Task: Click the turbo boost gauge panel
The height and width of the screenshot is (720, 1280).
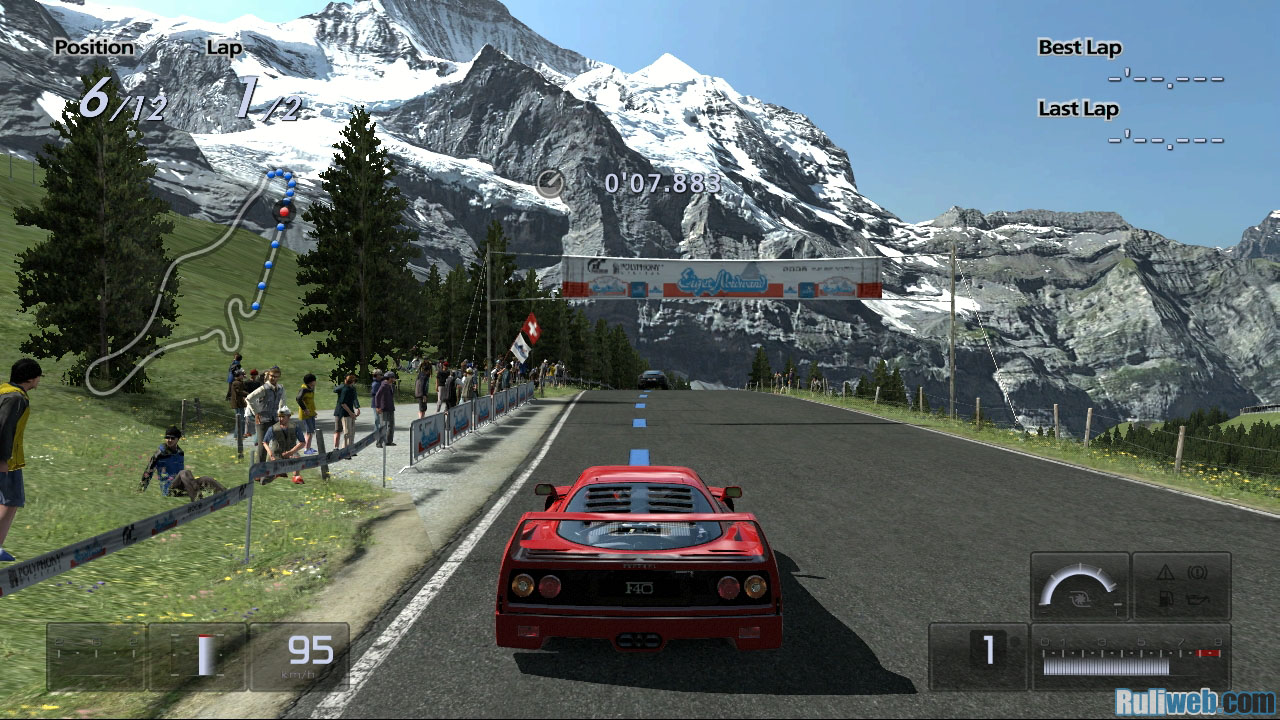Action: pos(1079,585)
